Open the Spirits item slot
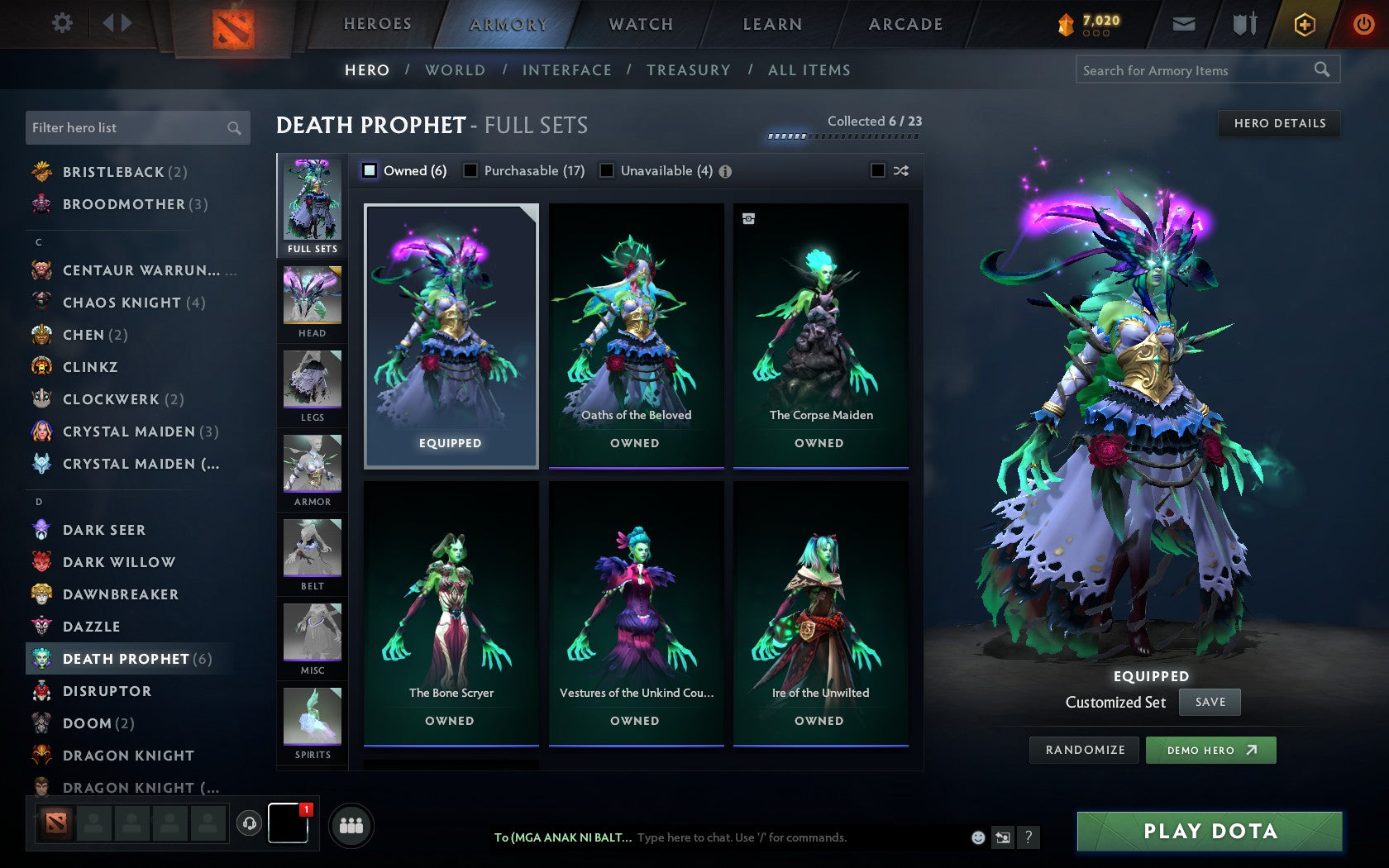1389x868 pixels. click(312, 719)
